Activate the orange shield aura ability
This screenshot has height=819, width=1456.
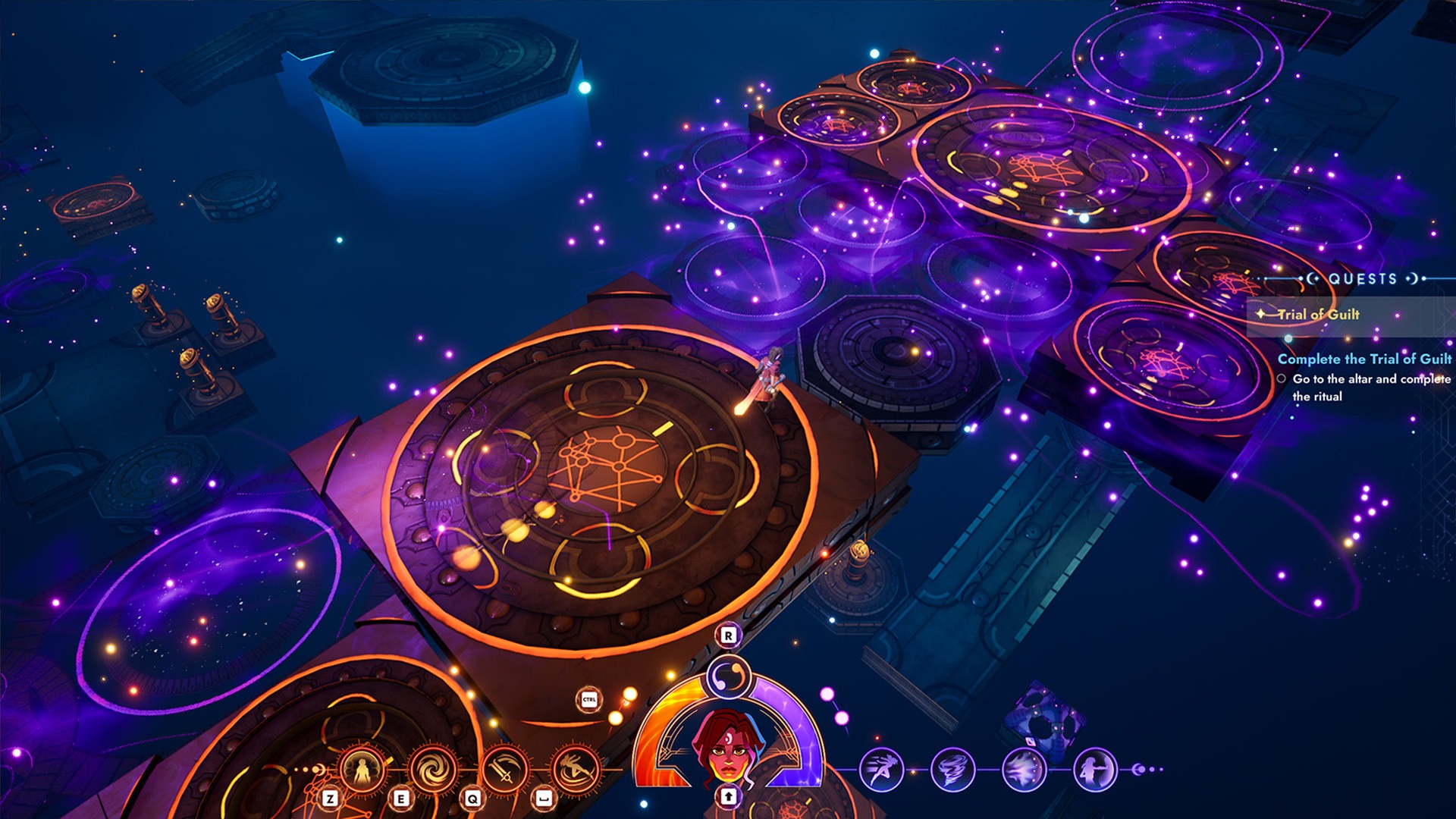point(362,770)
